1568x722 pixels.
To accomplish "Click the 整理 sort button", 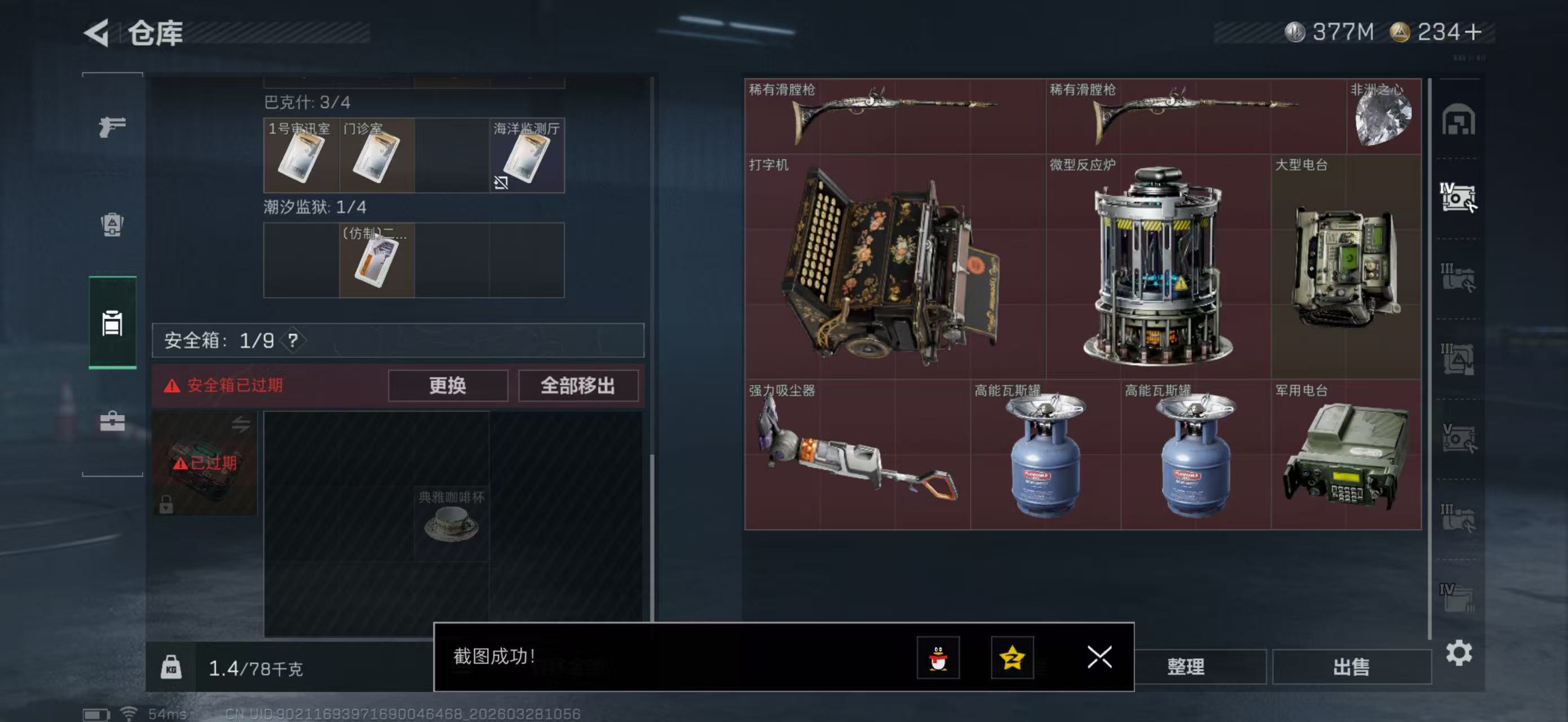I will pos(1185,667).
